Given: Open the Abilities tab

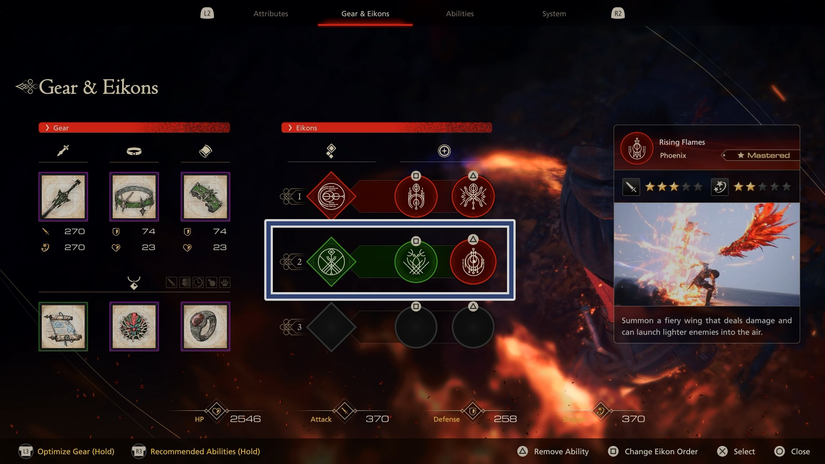Looking at the screenshot, I should coord(460,14).
